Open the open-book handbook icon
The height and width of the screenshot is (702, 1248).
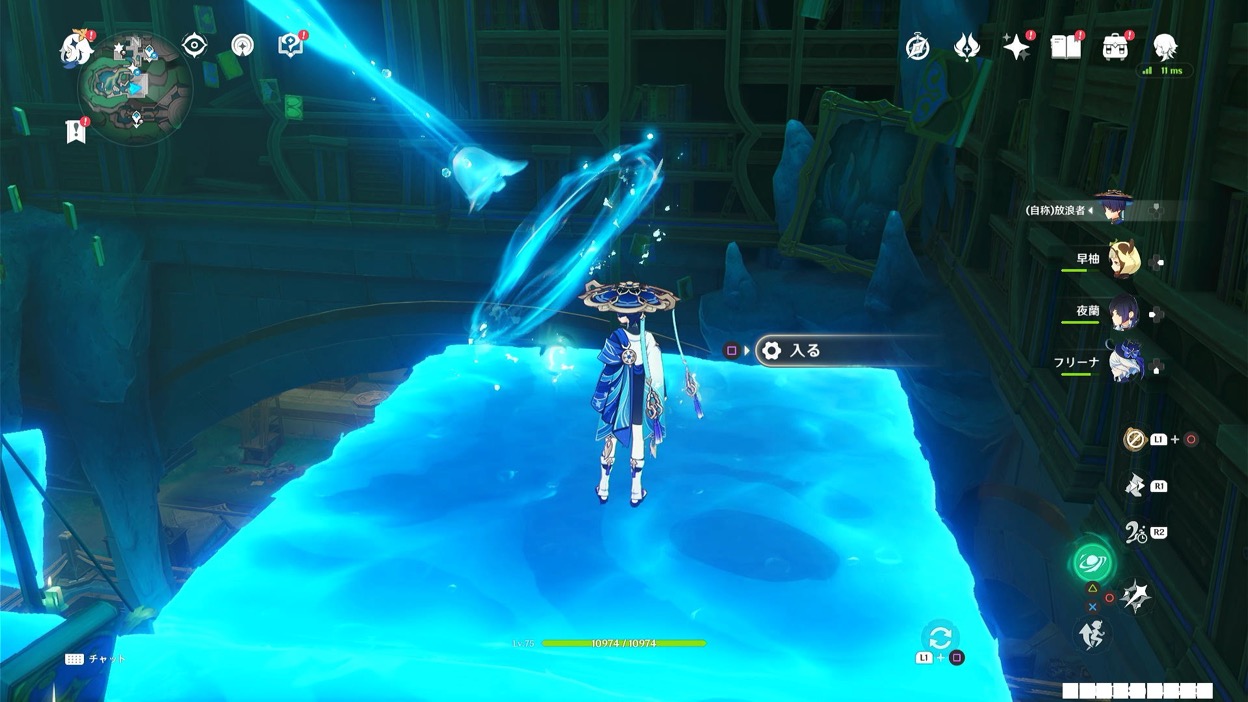1066,46
